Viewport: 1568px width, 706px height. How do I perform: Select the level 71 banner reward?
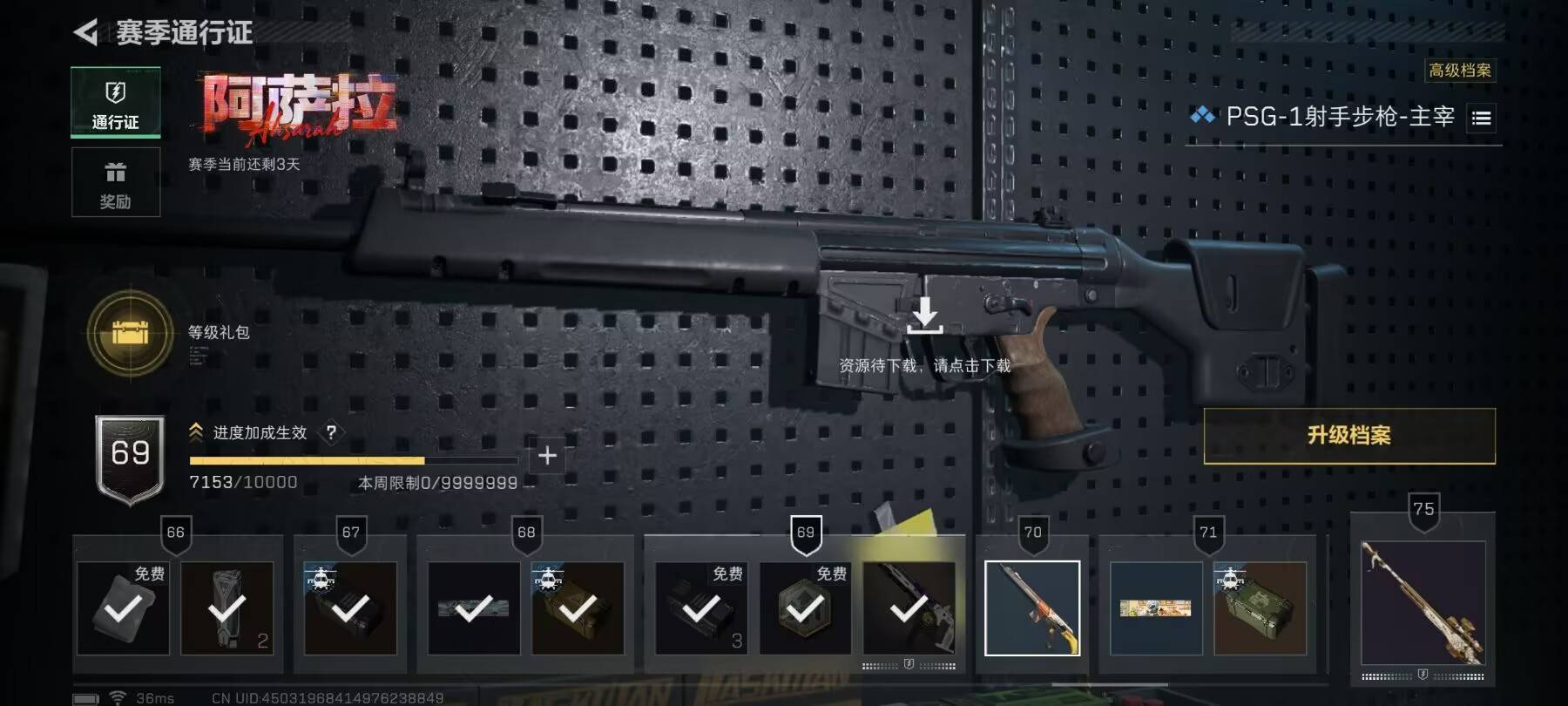[1156, 608]
